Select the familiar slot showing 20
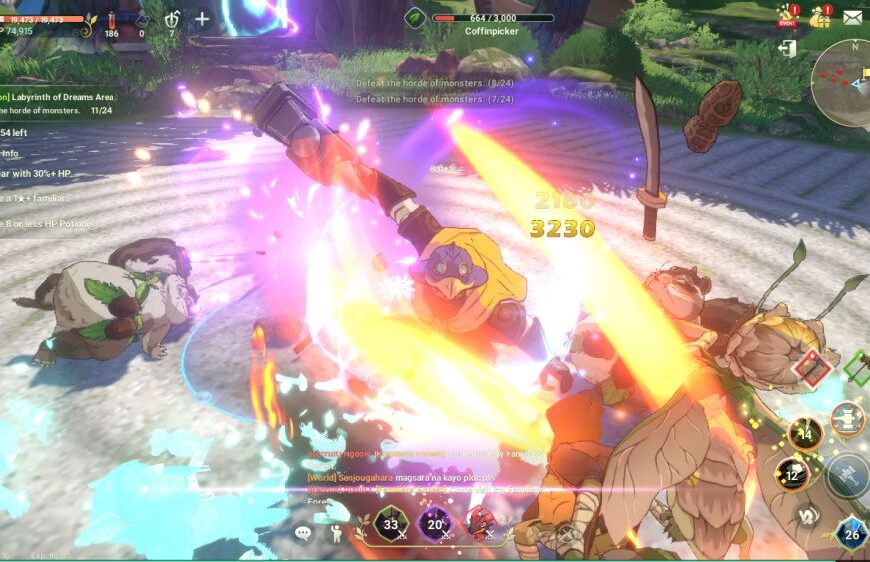870x562 pixels. 435,524
